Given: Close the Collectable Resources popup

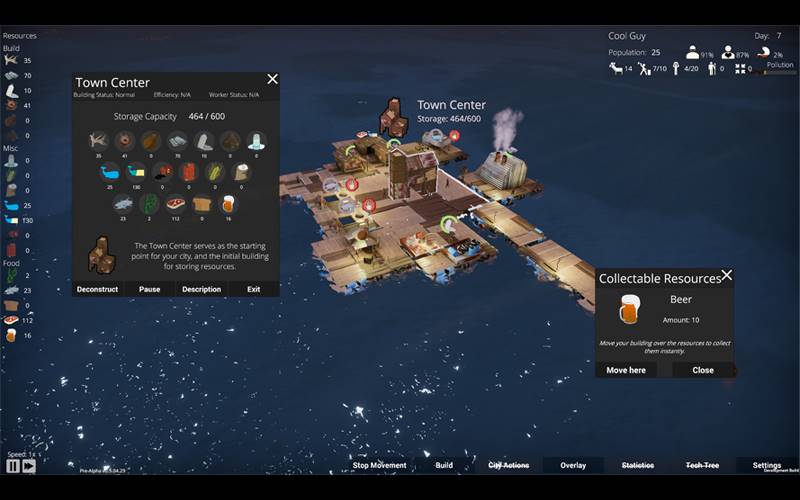Looking at the screenshot, I should (x=727, y=275).
